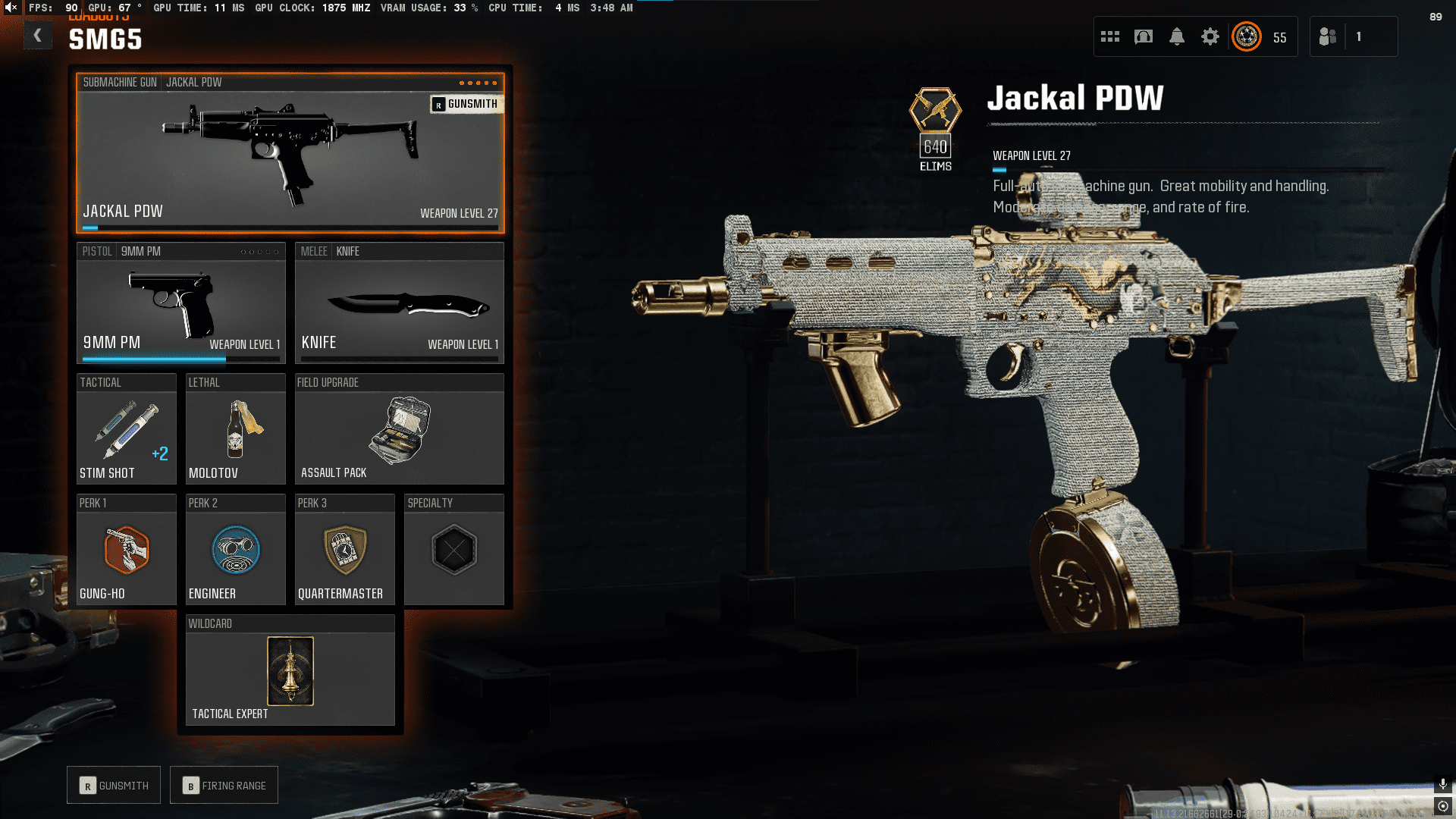Select the Jackal PDW primary weapon slot
This screenshot has width=1456, height=819.
290,153
